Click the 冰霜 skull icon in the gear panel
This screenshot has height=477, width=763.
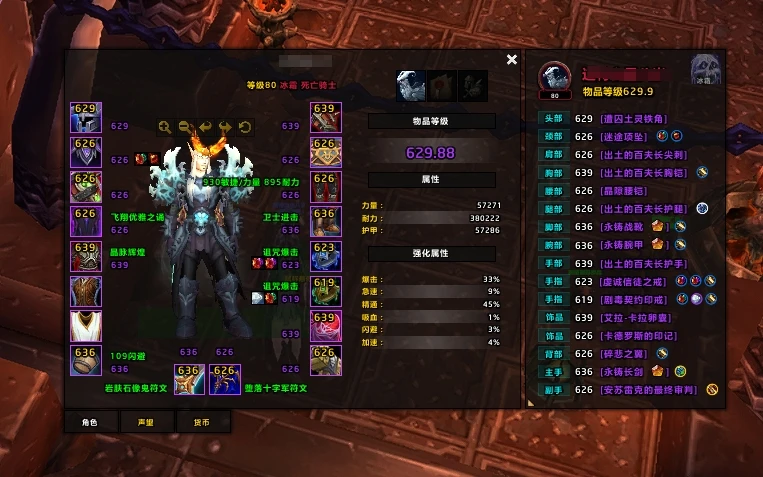(x=704, y=70)
